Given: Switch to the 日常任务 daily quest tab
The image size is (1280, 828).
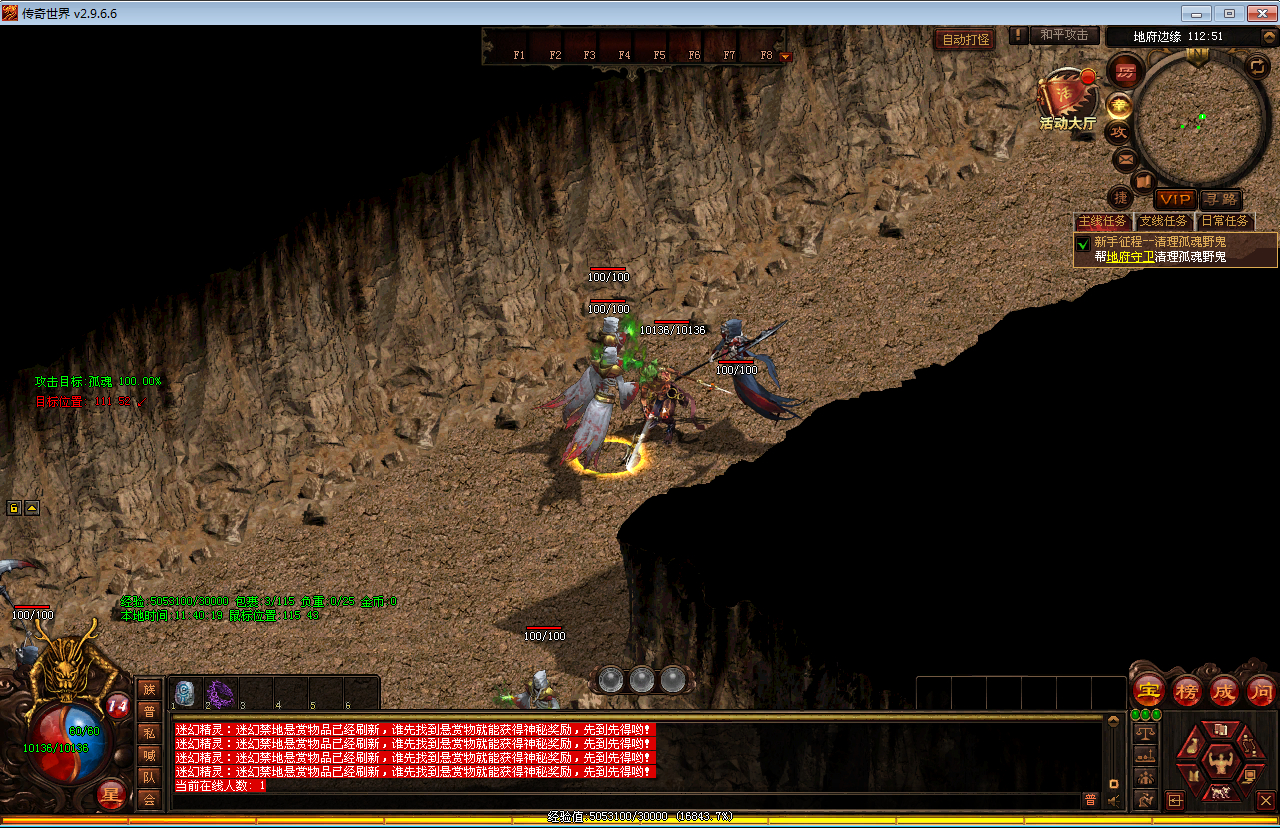Looking at the screenshot, I should [x=1225, y=221].
